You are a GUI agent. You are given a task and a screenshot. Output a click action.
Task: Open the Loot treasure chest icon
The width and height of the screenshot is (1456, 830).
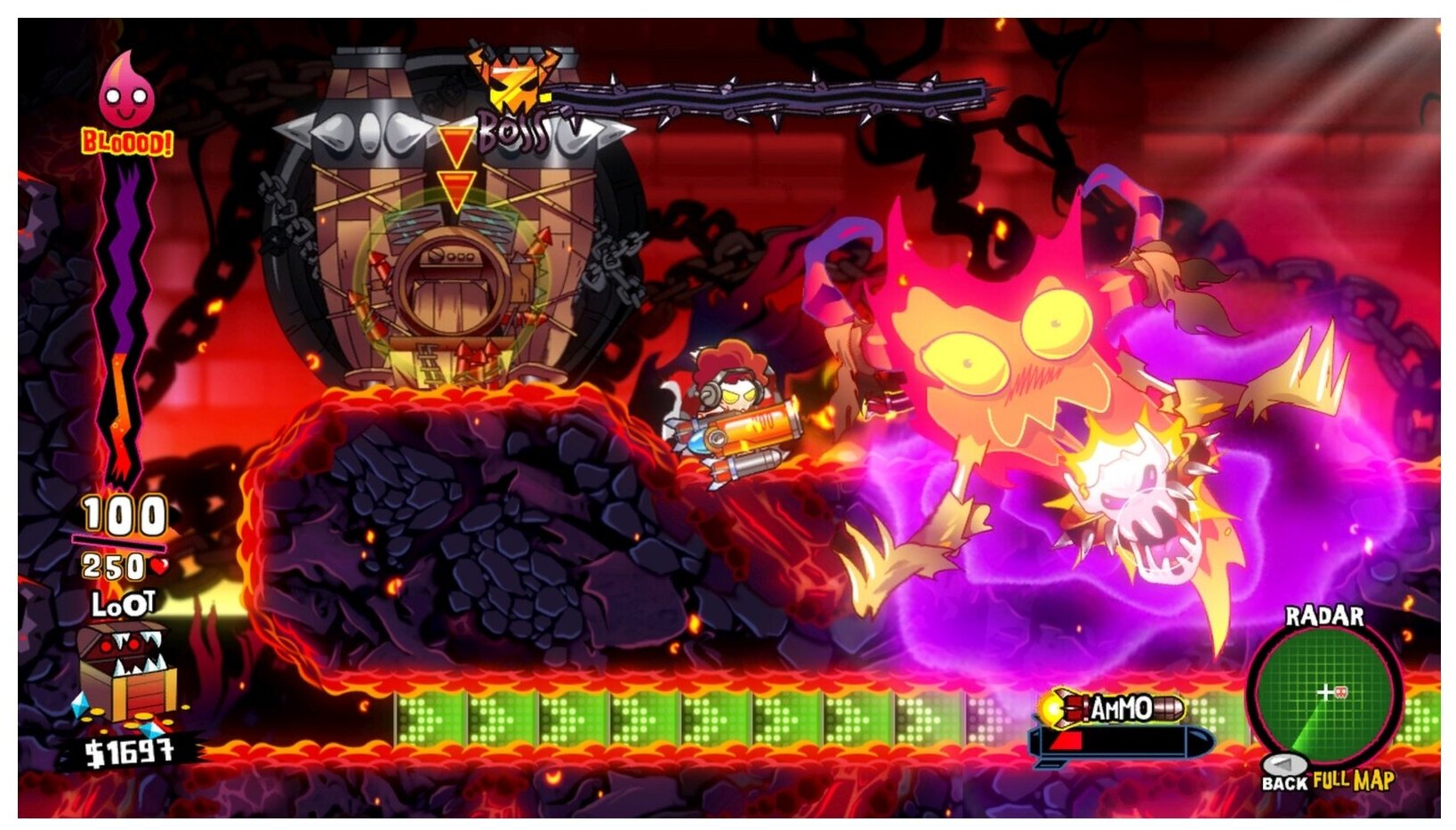point(127,672)
